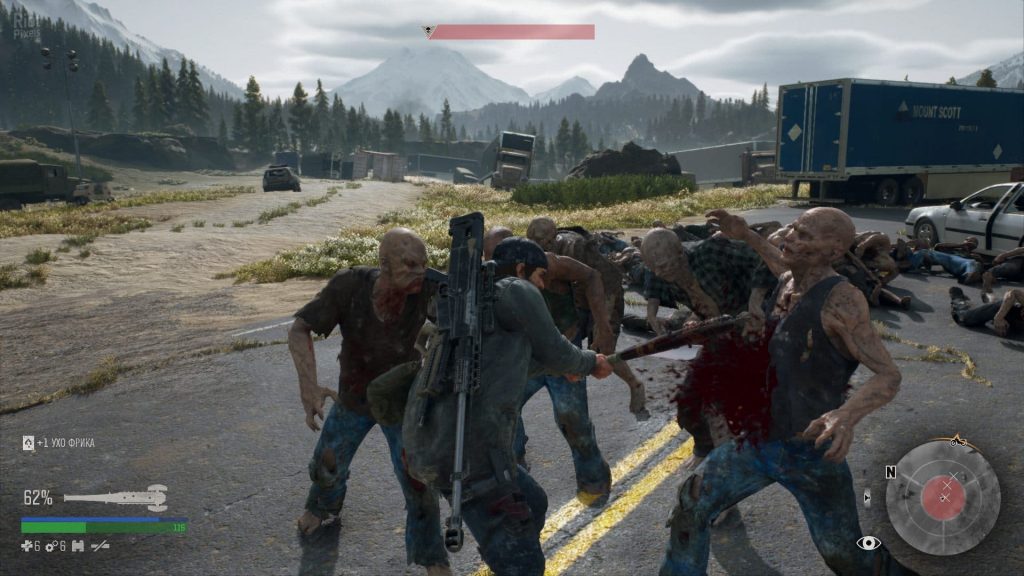Click the N compass marker beside the minimap
This screenshot has height=576, width=1024.
click(x=890, y=472)
